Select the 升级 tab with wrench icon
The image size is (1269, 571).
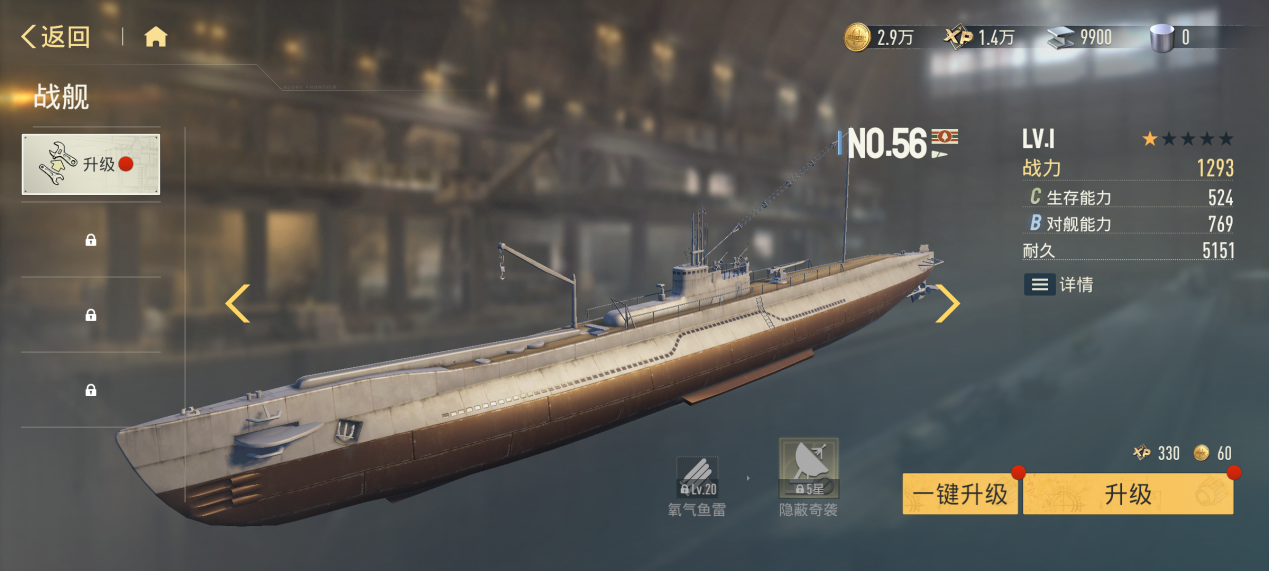click(91, 164)
